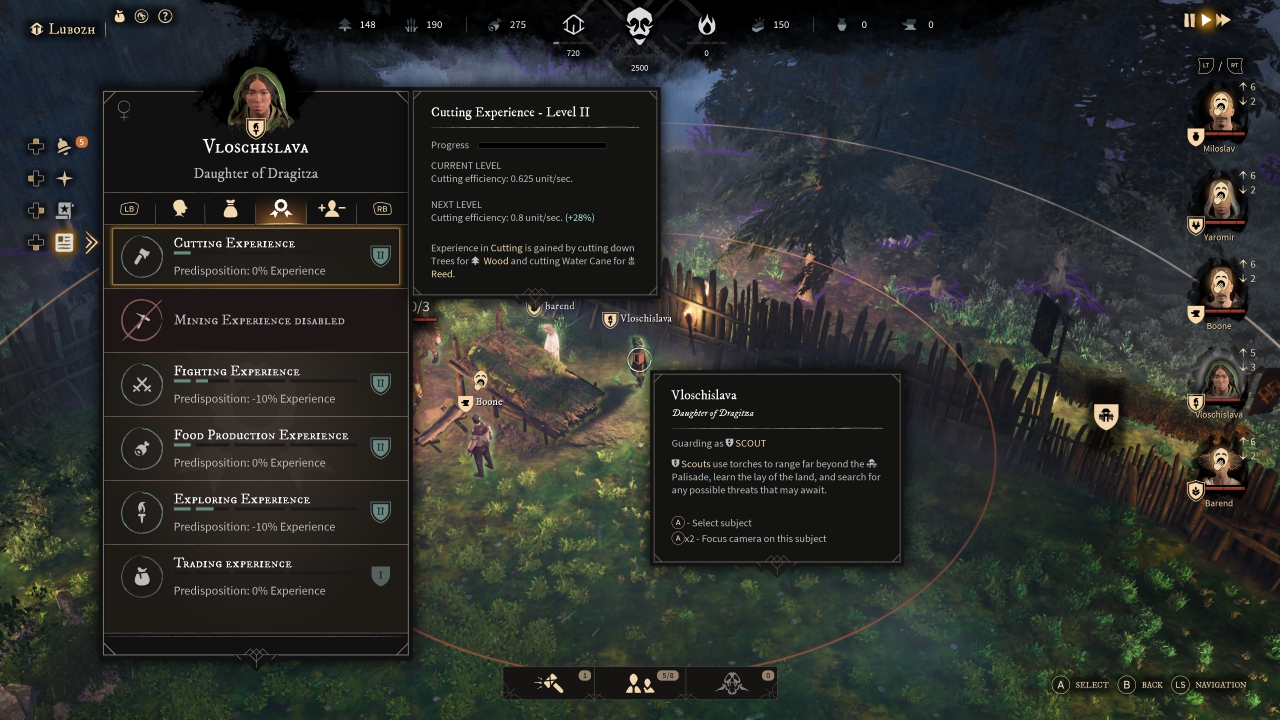
Task: Pause the game
Action: tap(1189, 20)
